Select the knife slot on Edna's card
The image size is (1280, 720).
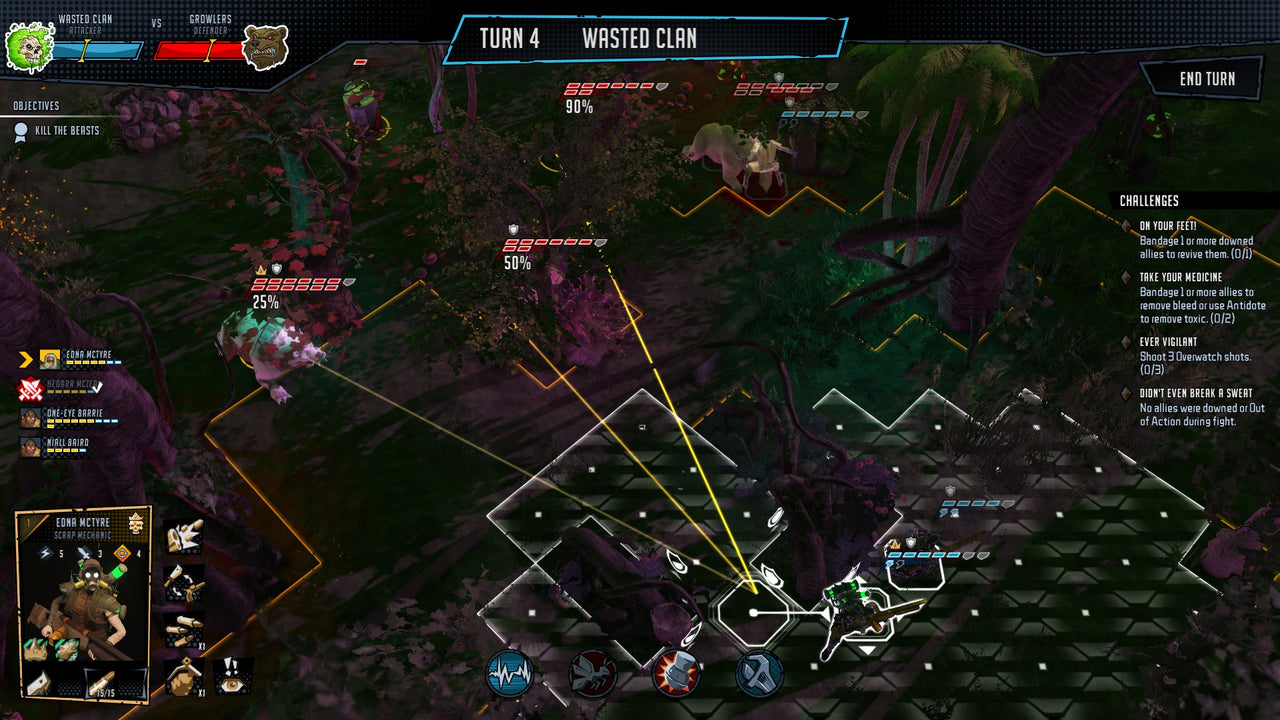[x=40, y=682]
